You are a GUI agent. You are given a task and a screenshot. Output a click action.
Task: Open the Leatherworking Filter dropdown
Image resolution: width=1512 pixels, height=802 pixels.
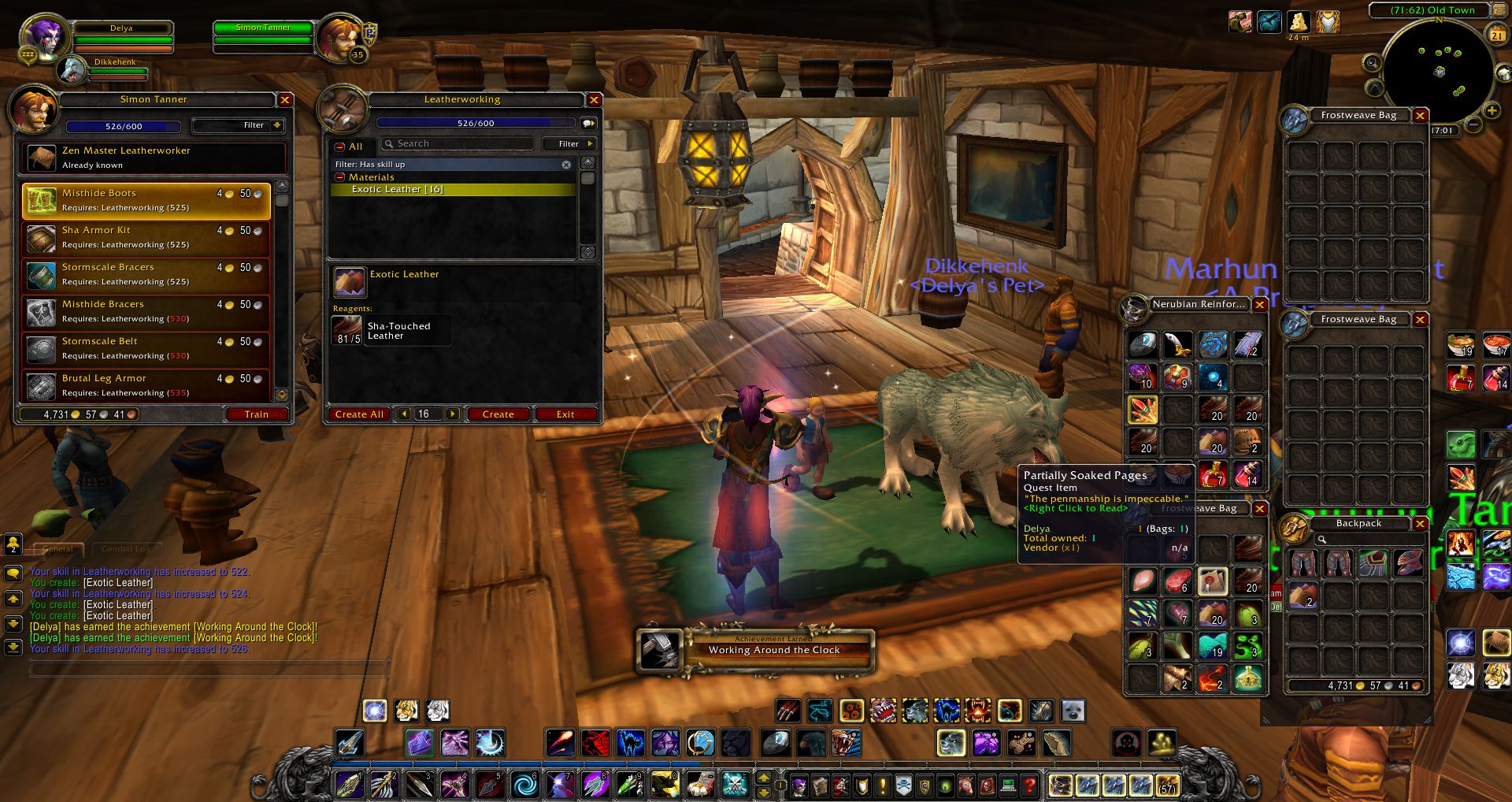[x=569, y=143]
